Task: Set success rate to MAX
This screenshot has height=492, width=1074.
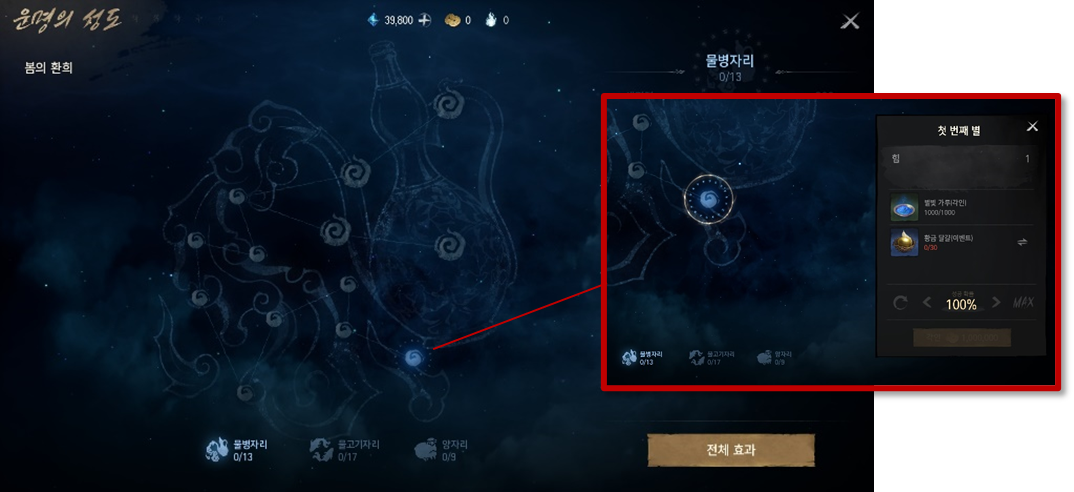Action: click(x=1023, y=303)
